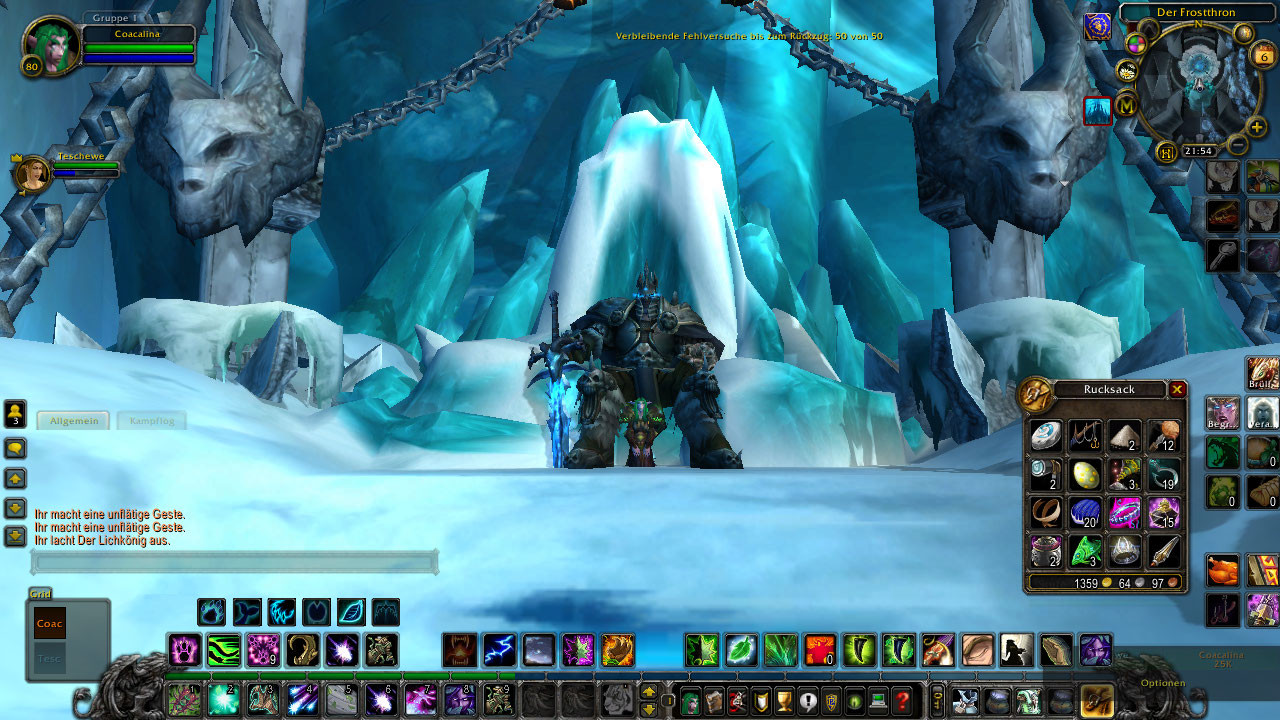Use the green chameleon item in the bag
Screen dimensions: 1280x720
tap(1085, 551)
